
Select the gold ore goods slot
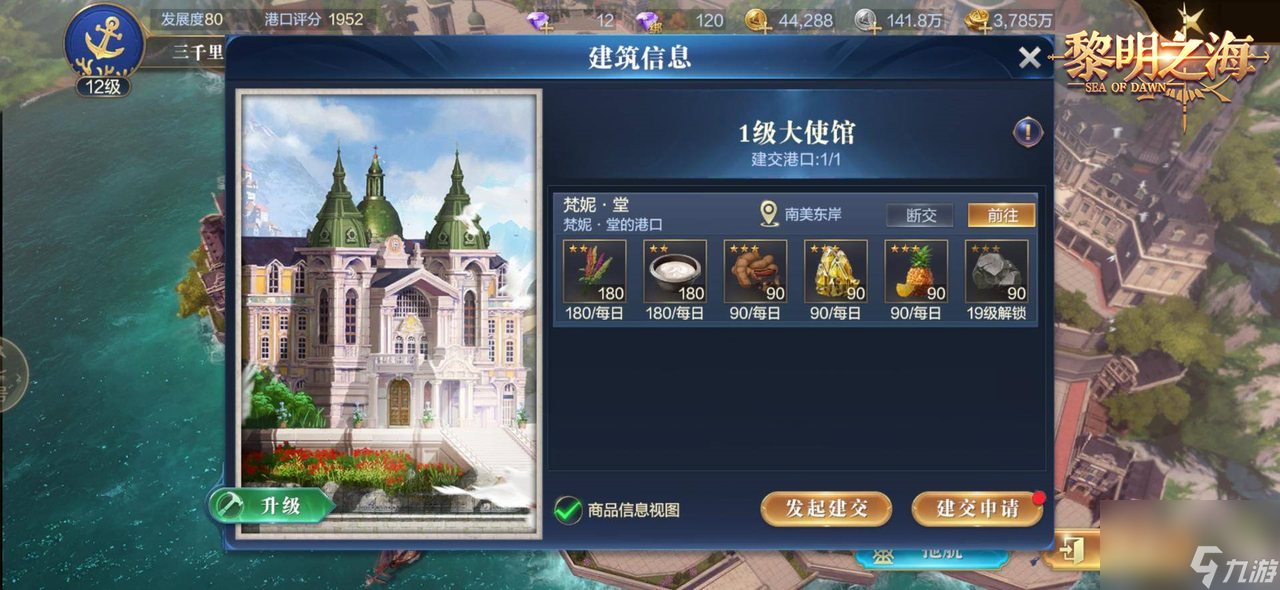pos(836,271)
